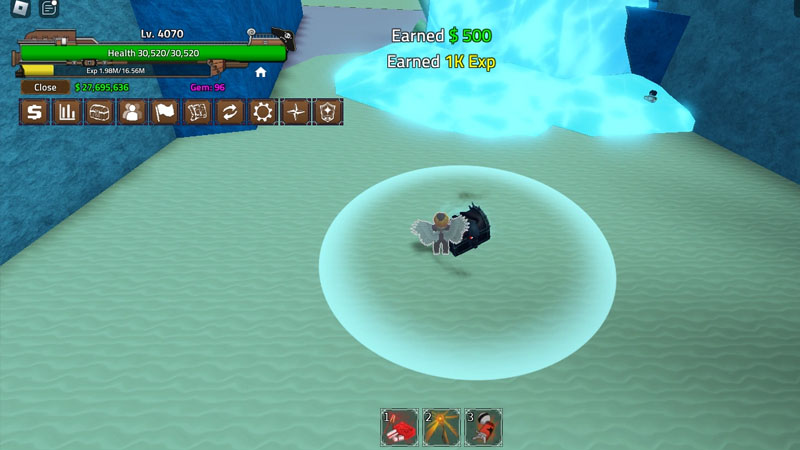Open the Roblox chat window

(48, 10)
